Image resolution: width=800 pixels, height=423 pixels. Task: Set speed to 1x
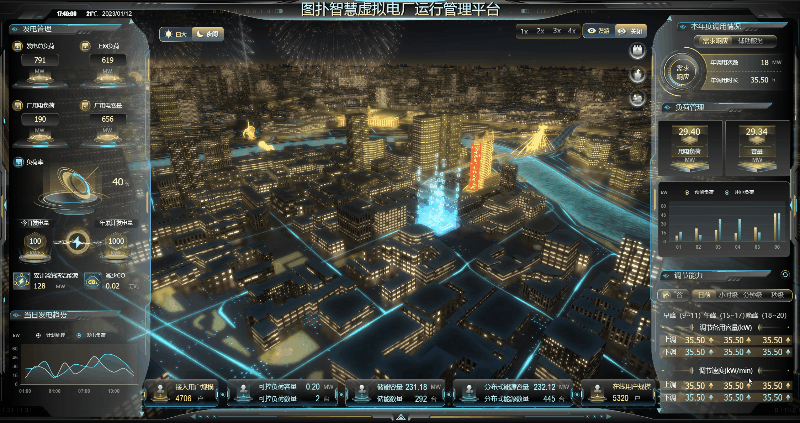click(x=524, y=31)
